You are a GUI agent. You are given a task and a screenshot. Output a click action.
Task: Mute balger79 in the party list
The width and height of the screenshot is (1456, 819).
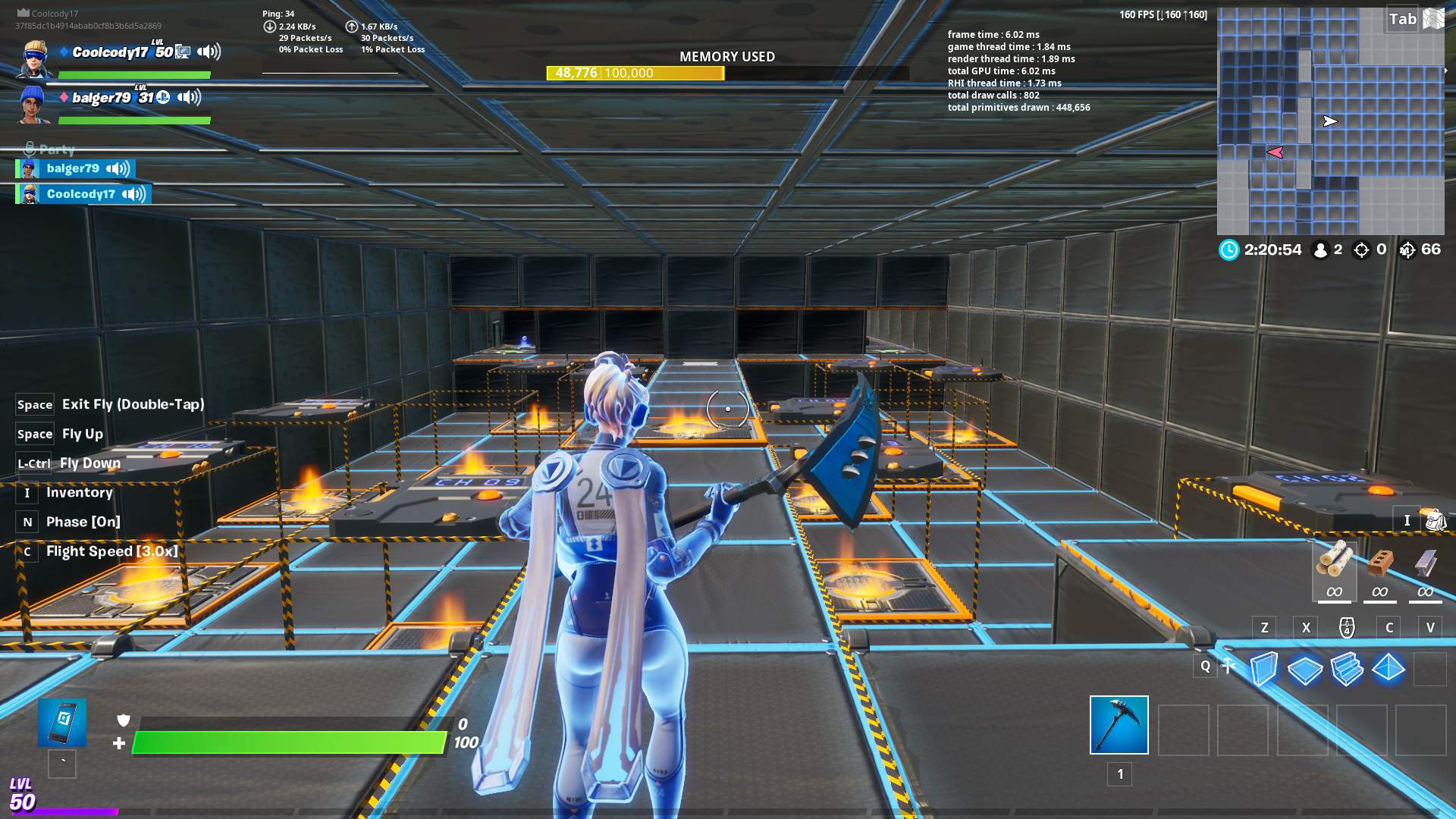pyautogui.click(x=118, y=168)
